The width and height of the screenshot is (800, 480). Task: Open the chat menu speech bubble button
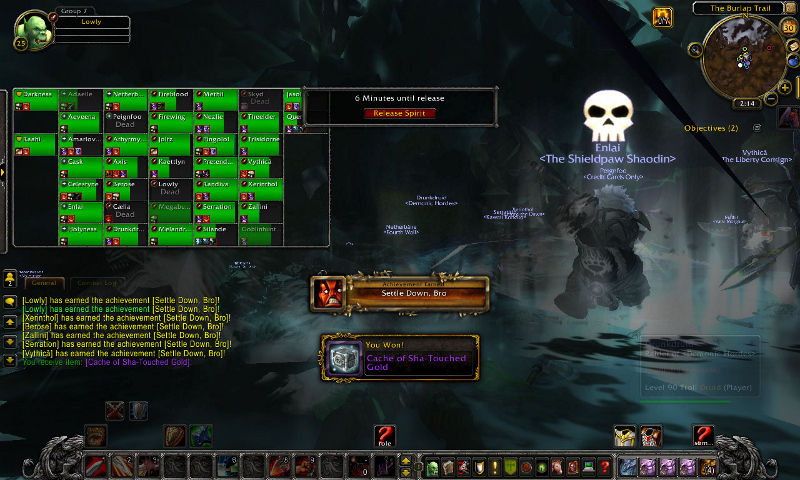[9, 301]
